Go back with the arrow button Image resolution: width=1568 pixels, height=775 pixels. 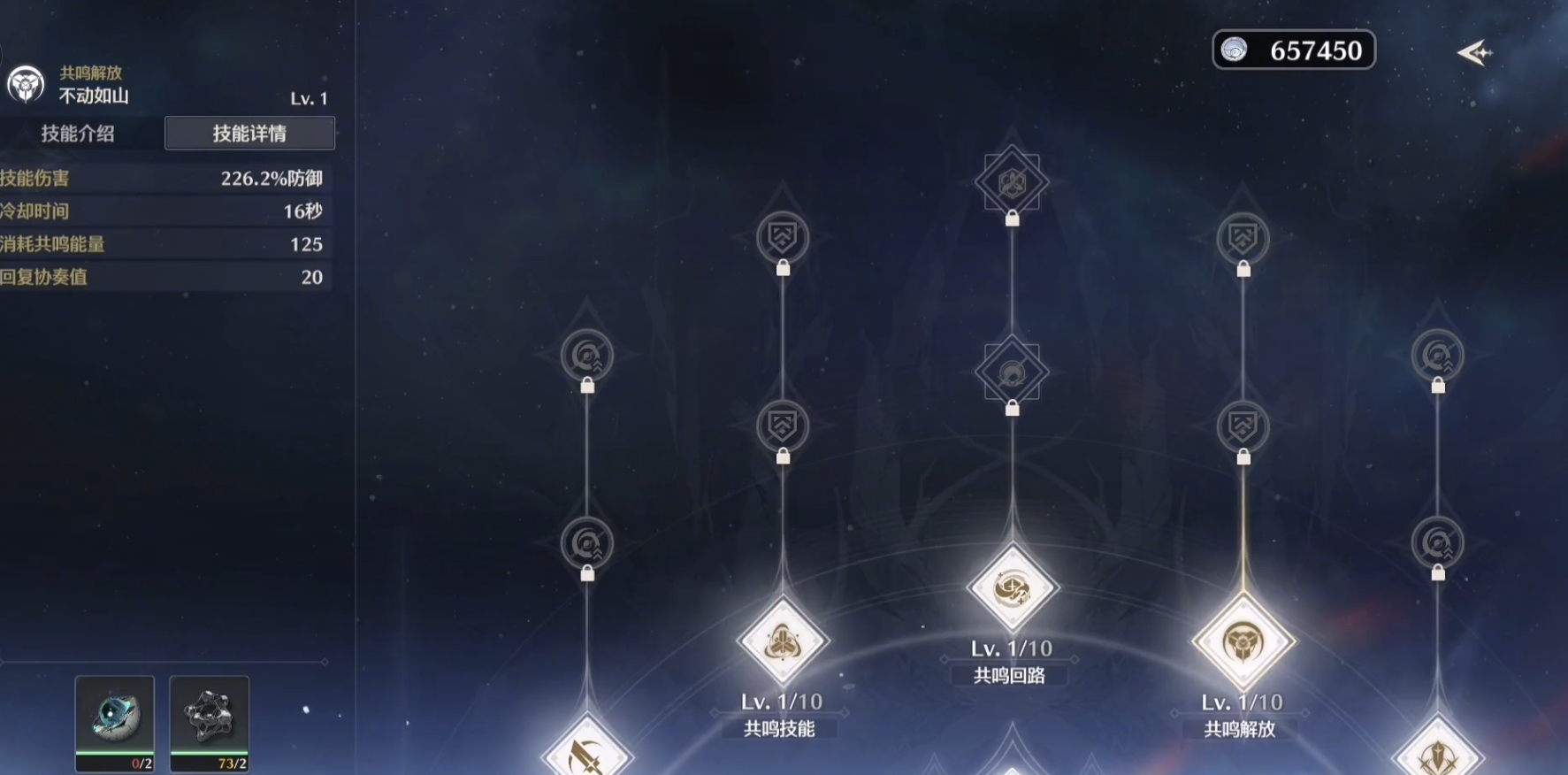tap(1473, 53)
